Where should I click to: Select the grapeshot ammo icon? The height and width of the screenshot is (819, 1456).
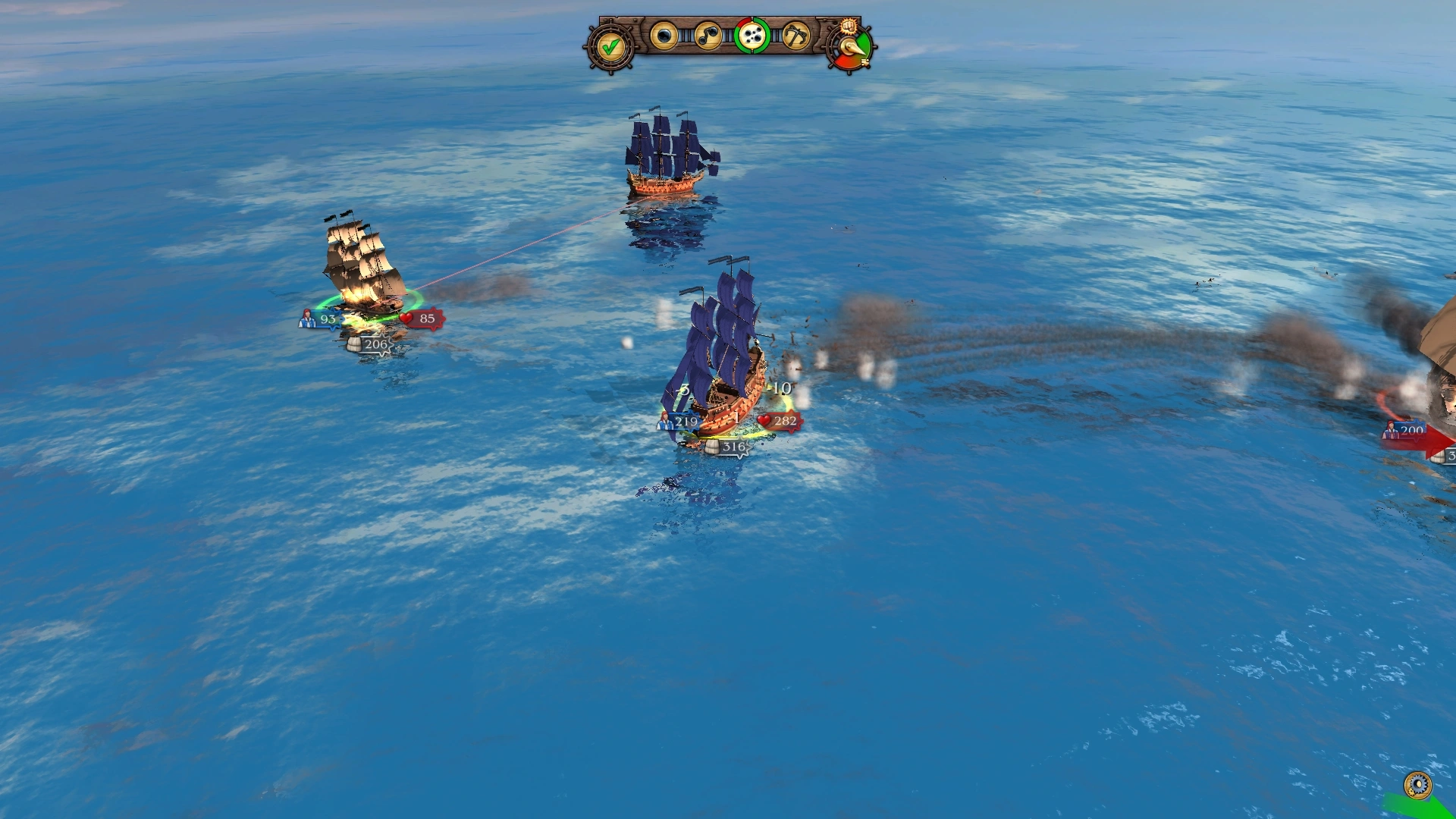(752, 36)
